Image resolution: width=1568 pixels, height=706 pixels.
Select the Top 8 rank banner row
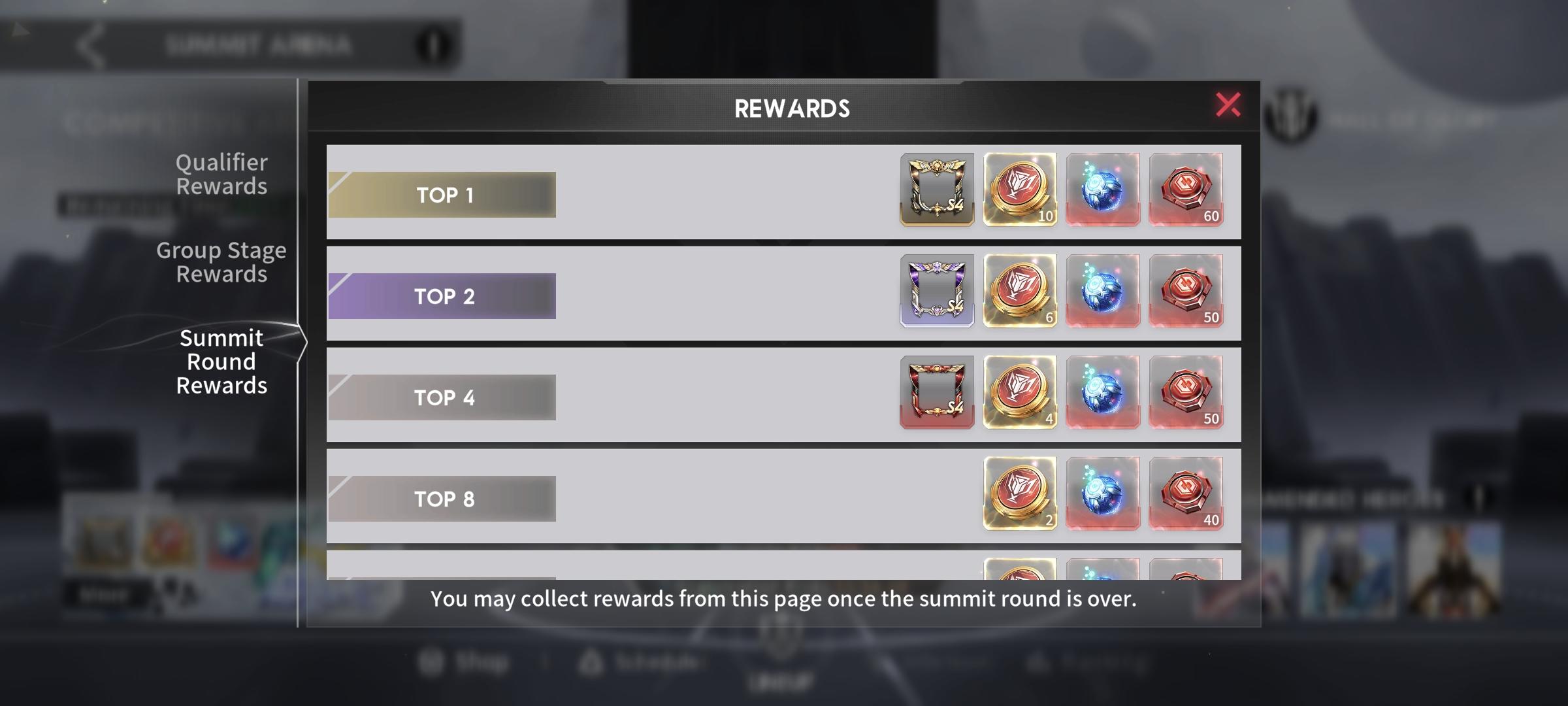pyautogui.click(x=443, y=498)
